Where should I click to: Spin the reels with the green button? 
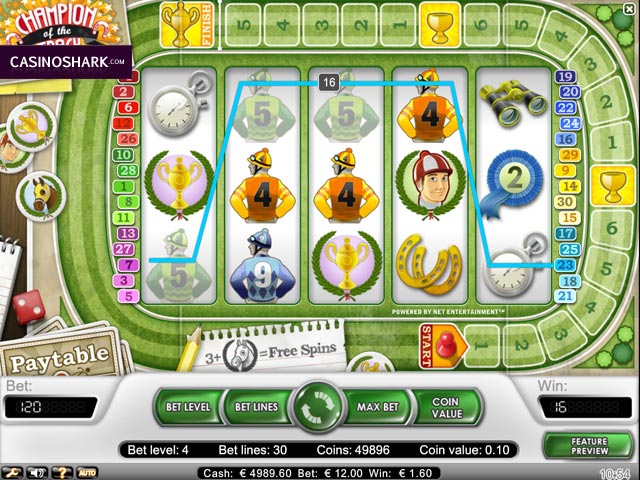click(x=319, y=407)
